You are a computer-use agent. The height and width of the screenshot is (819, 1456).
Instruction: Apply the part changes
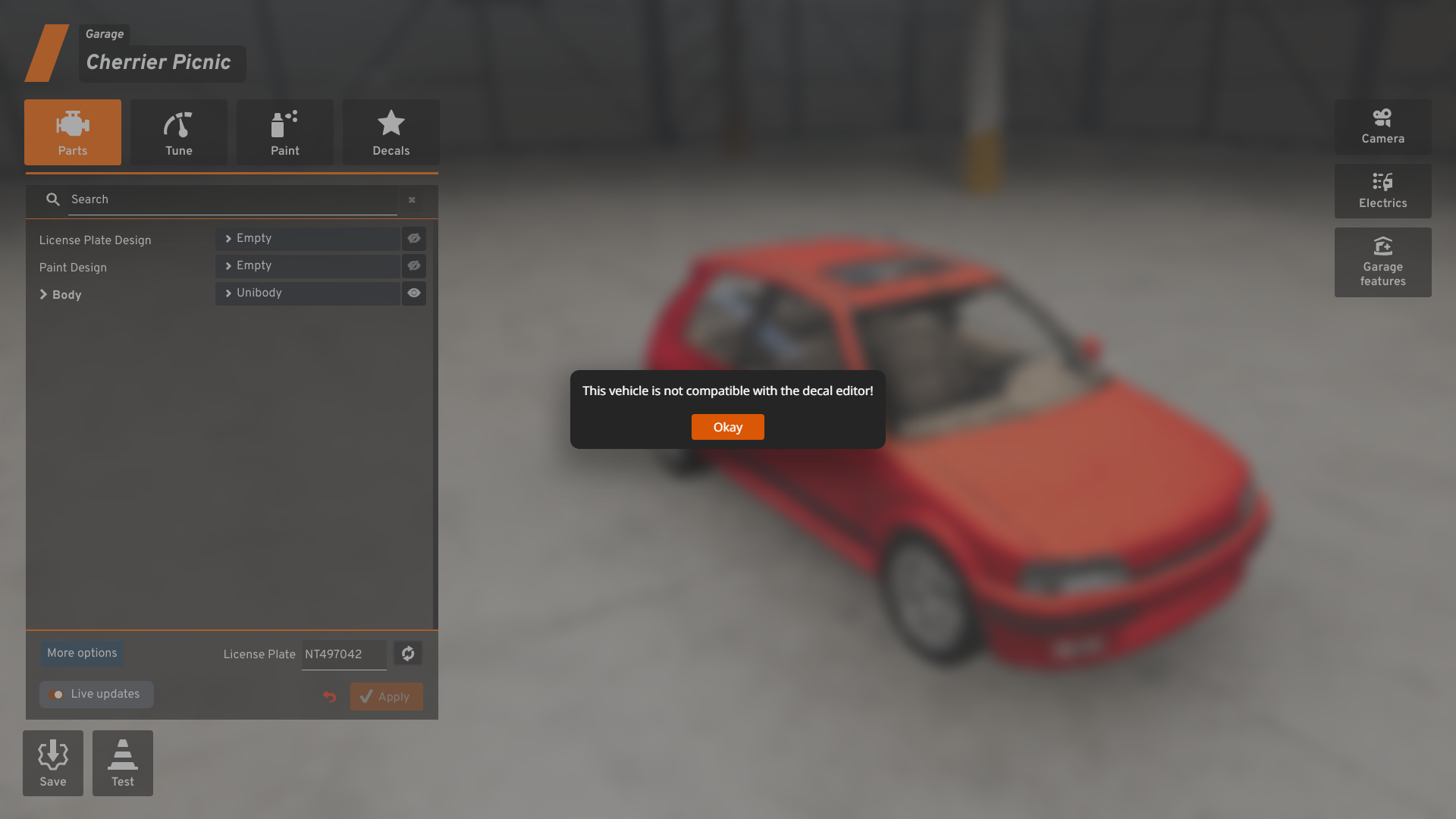[x=386, y=697]
